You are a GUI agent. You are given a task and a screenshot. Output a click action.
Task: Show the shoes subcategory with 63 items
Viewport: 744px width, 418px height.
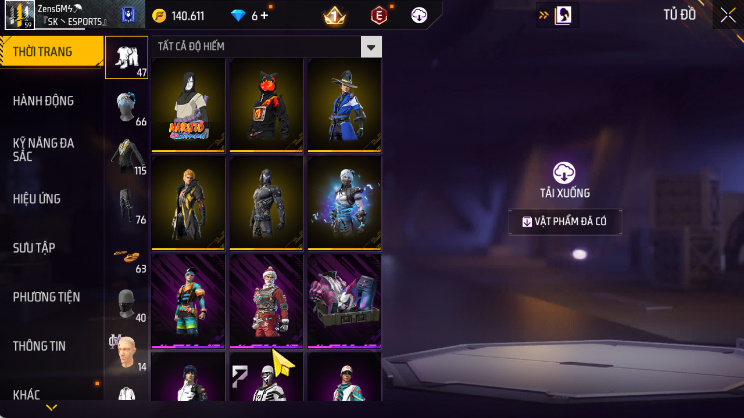pos(126,255)
